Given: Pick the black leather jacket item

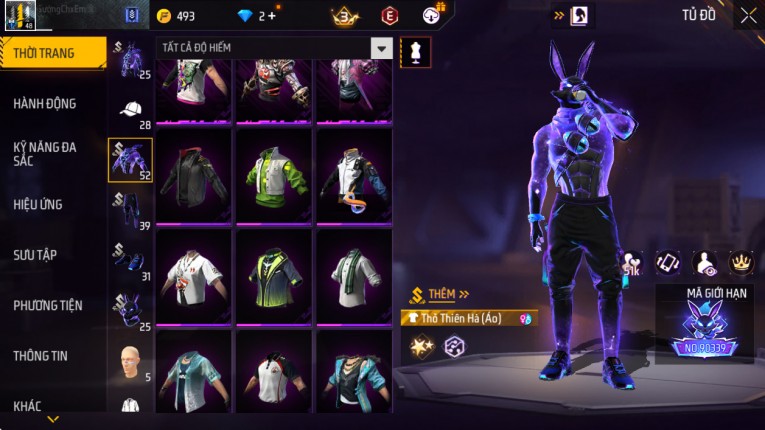Looking at the screenshot, I should click(194, 175).
